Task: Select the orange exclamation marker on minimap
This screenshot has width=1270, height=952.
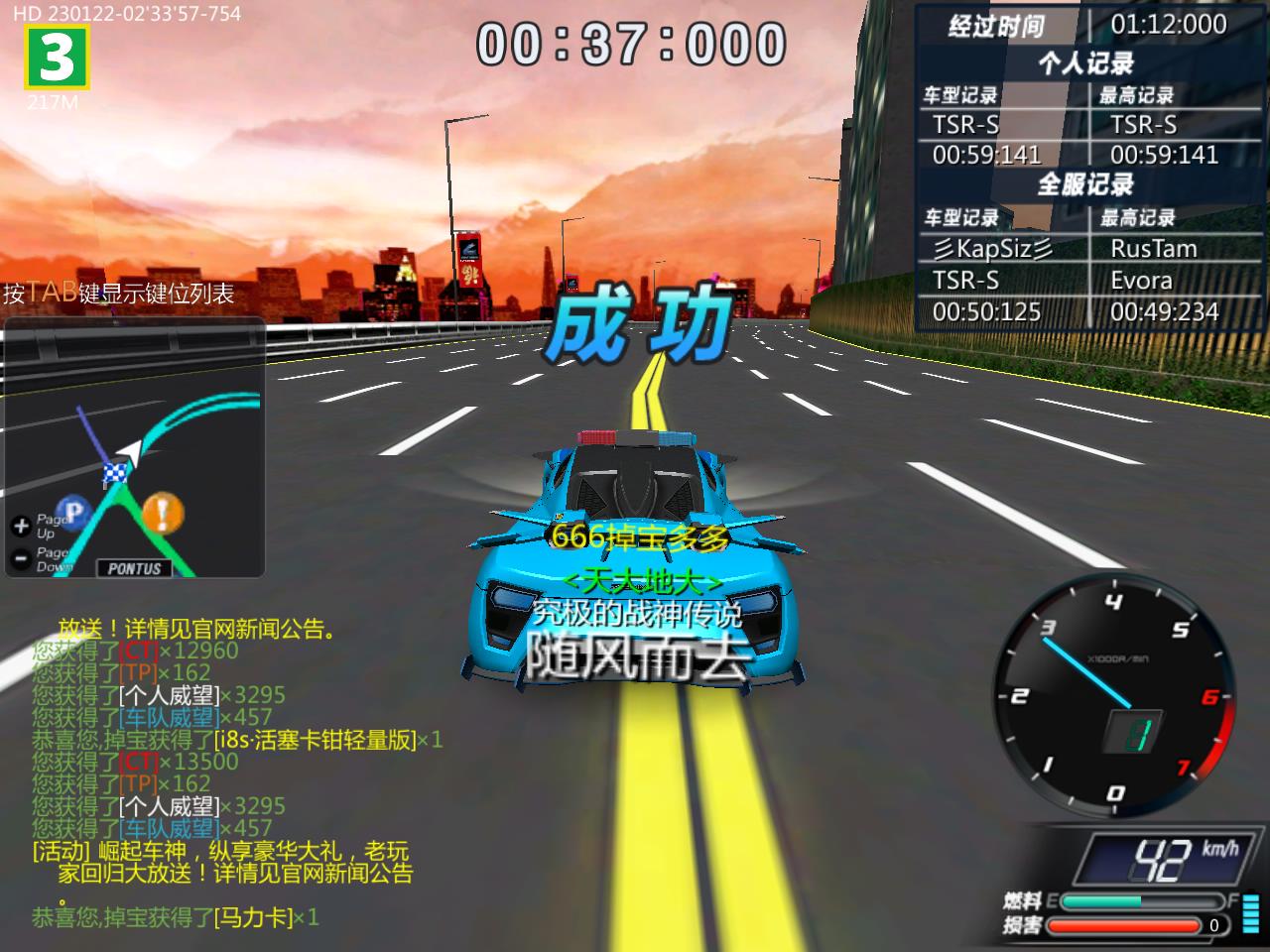Action: coord(163,513)
